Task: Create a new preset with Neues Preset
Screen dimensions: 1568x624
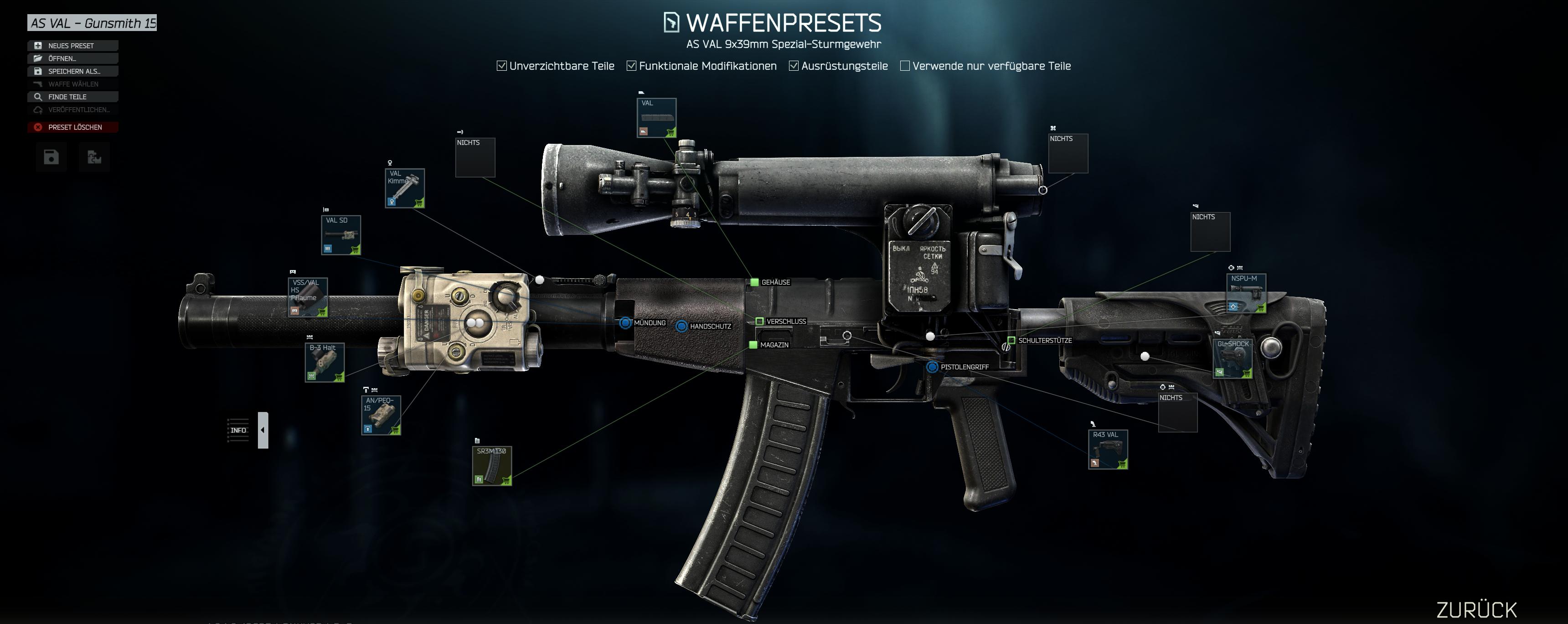Action: 72,46
